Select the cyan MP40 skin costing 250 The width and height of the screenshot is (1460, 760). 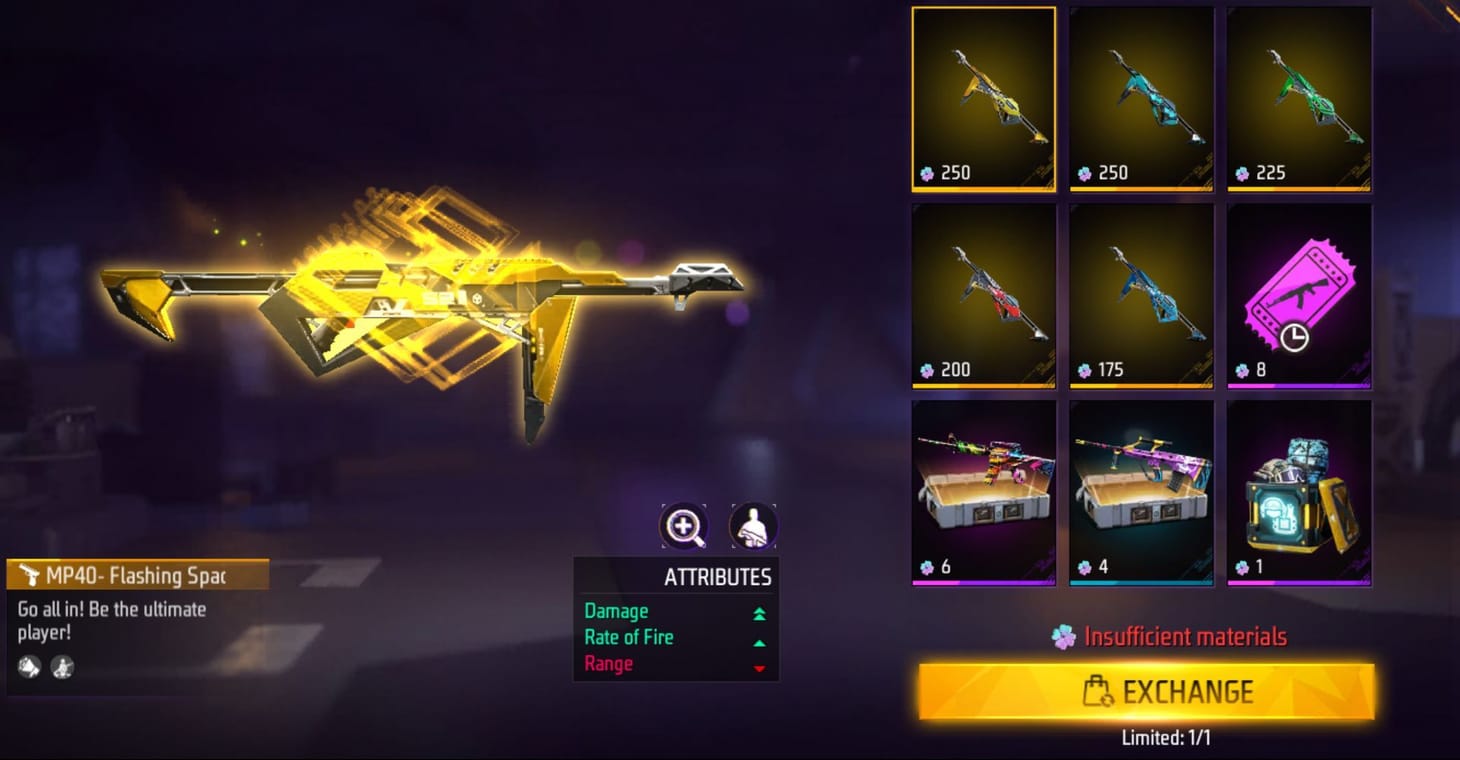point(1141,97)
